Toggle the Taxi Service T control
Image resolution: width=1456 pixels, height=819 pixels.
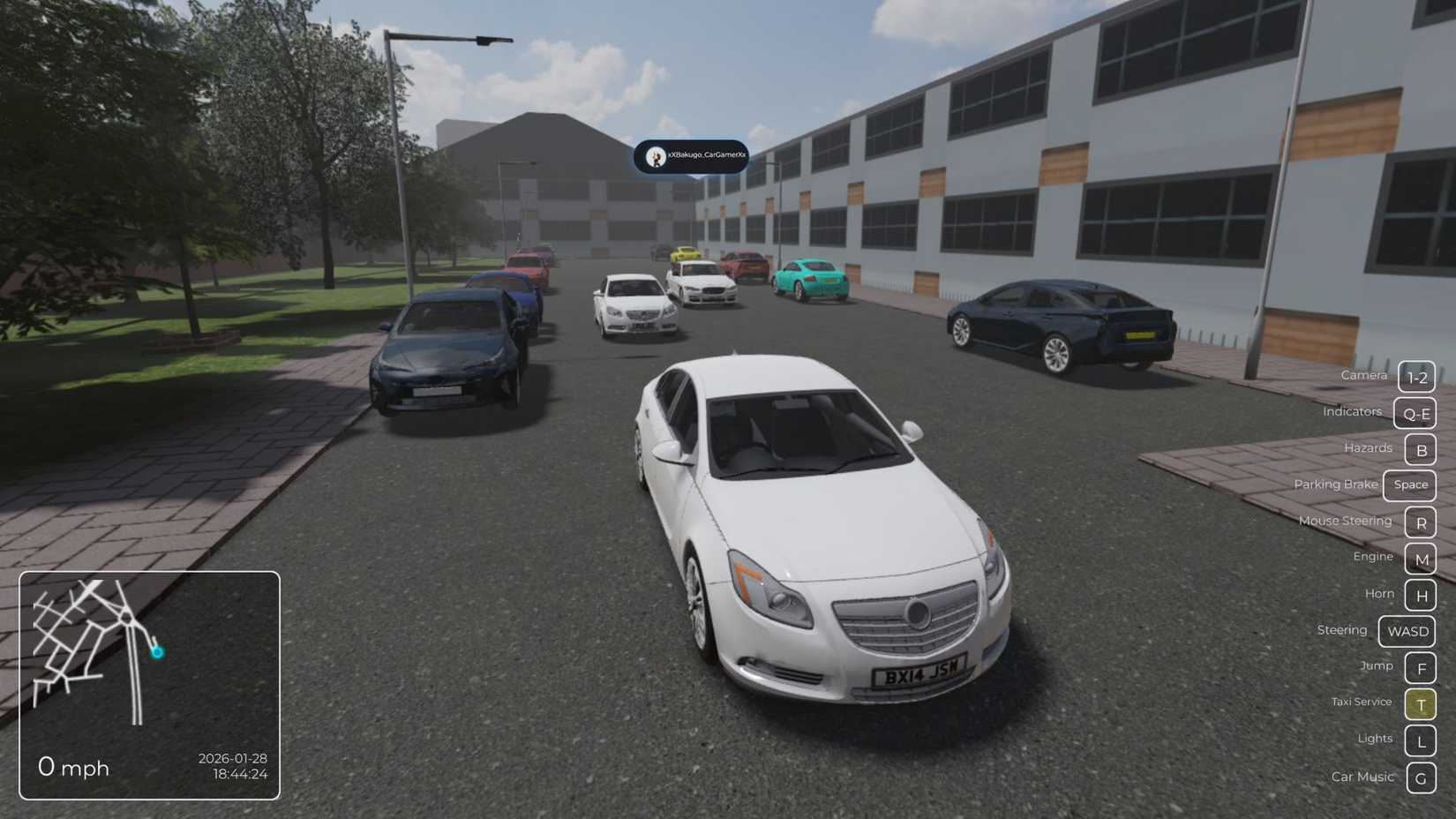point(1421,704)
